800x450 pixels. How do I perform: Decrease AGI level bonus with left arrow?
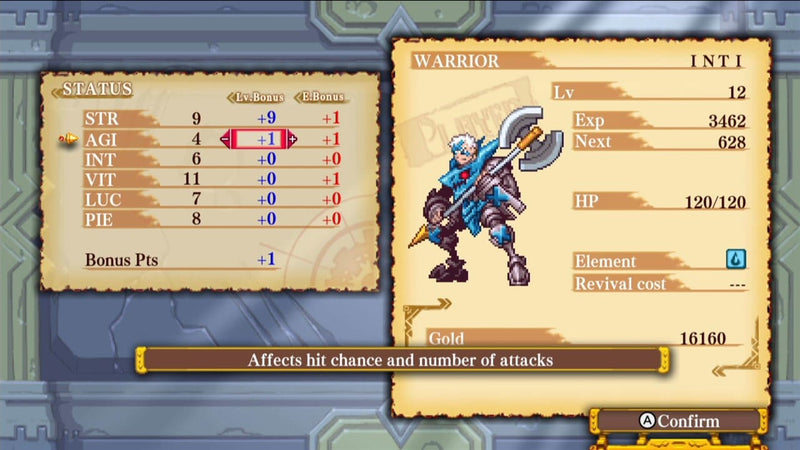tap(225, 139)
